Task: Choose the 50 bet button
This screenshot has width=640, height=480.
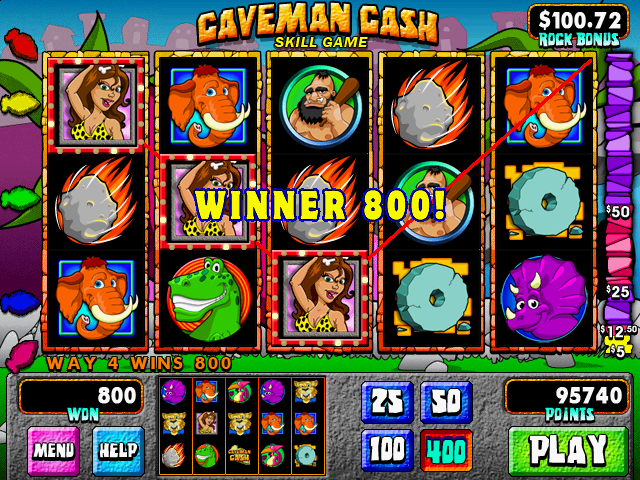Action: (446, 402)
